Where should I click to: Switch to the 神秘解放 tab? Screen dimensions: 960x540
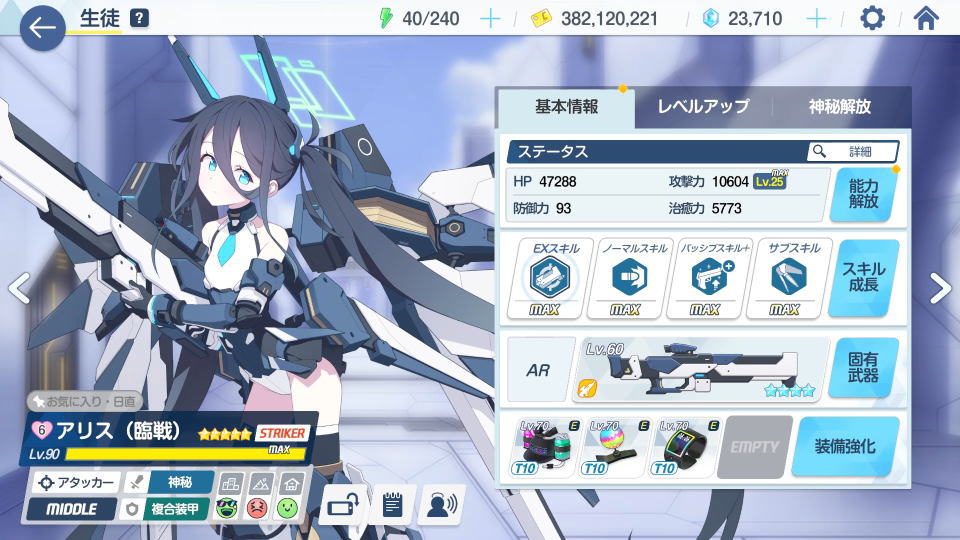point(840,107)
